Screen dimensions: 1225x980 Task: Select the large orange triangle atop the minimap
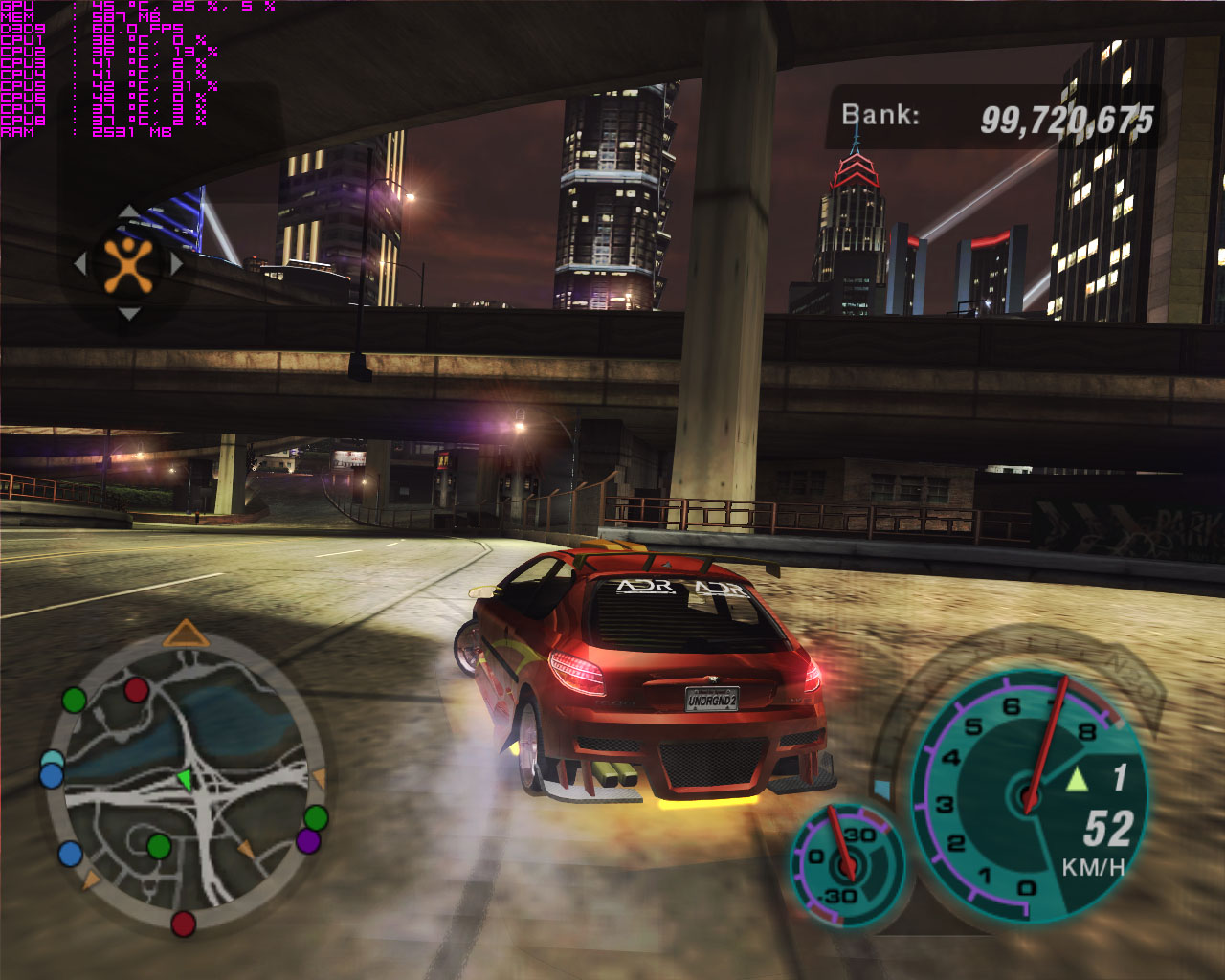point(186,634)
